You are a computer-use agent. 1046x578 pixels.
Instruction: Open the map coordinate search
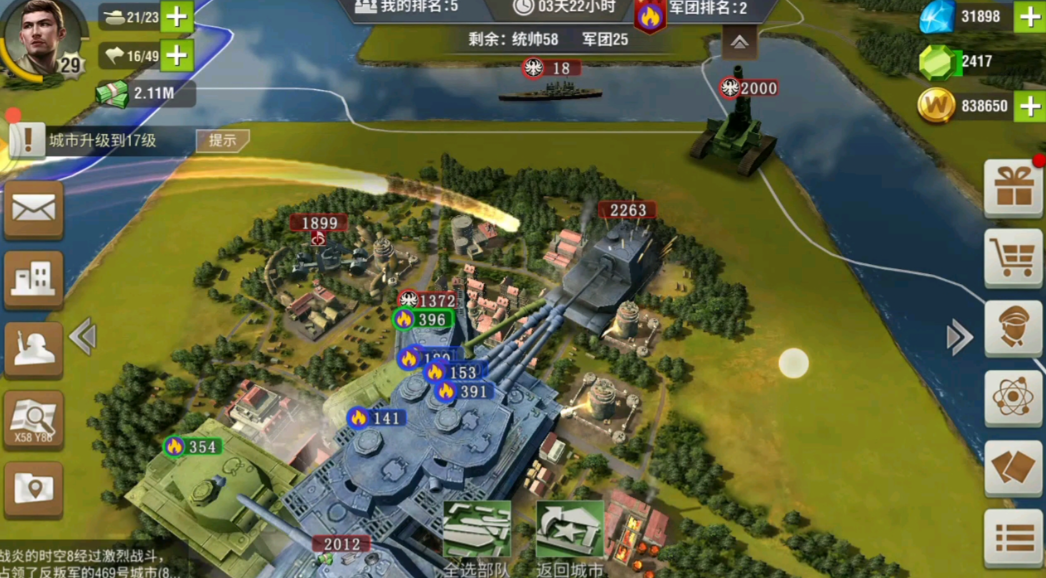pos(33,420)
